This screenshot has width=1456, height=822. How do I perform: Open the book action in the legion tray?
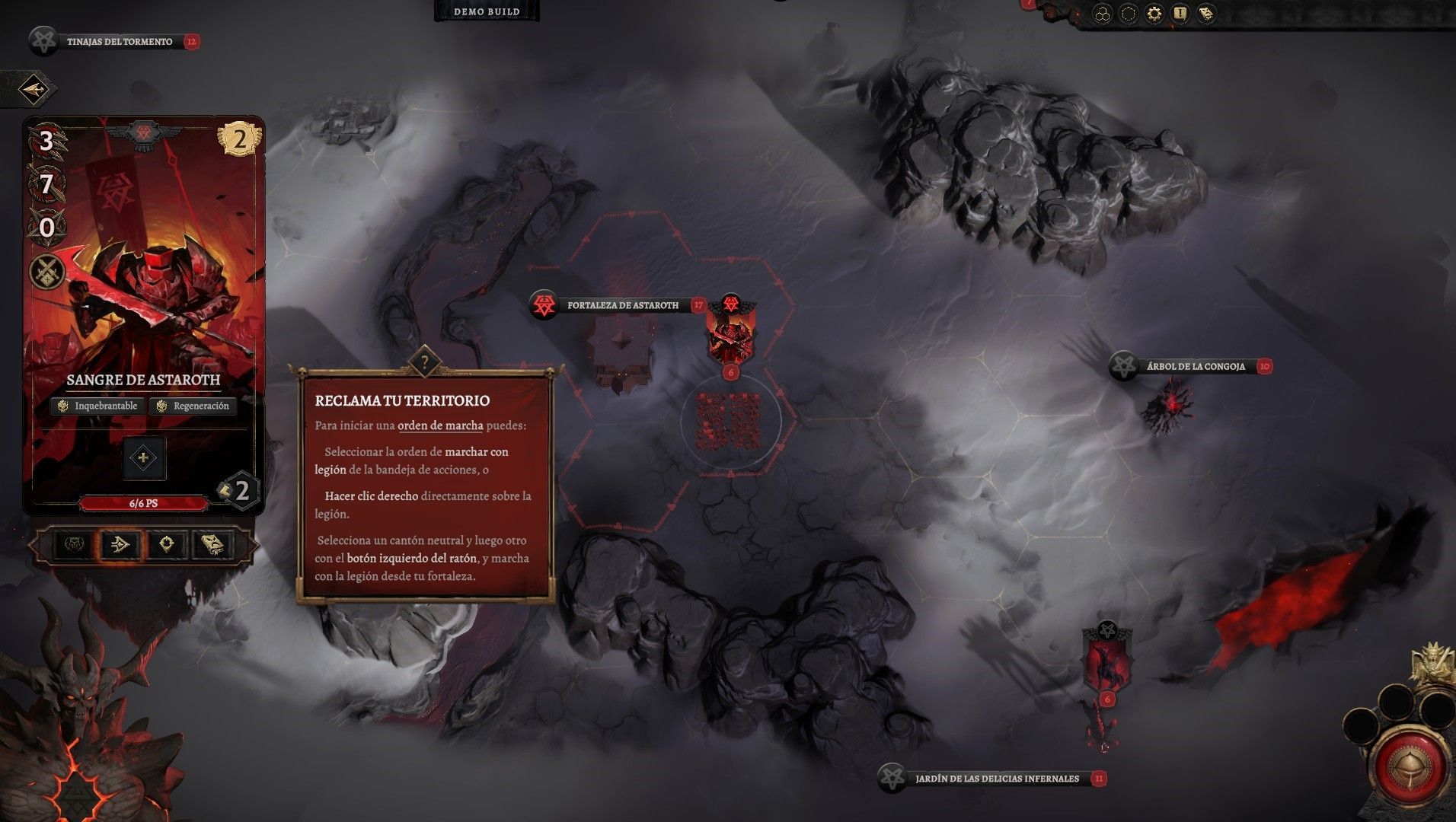click(212, 544)
